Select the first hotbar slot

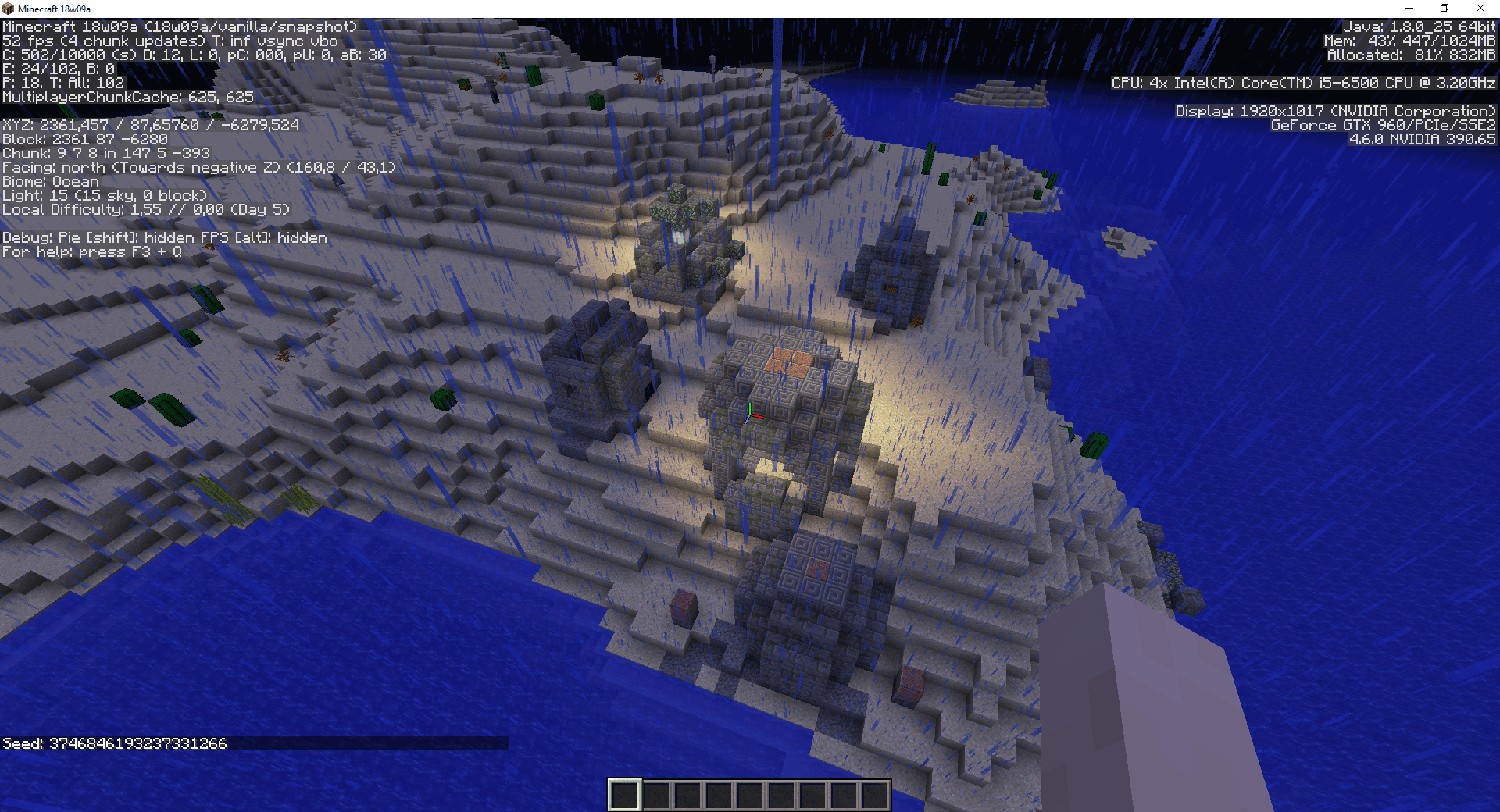coord(623,794)
